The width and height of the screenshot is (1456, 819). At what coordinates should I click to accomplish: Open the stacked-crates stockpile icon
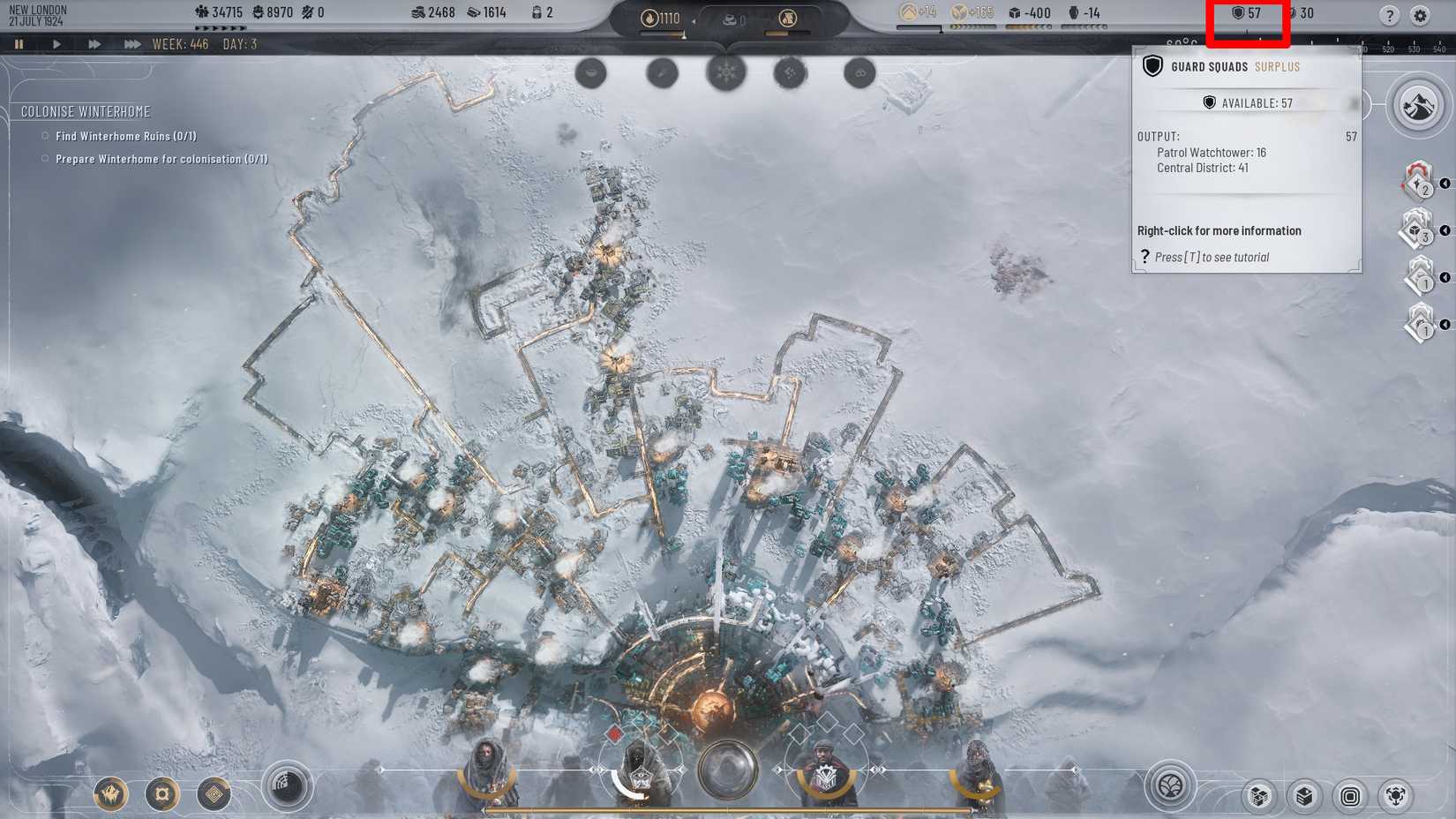tap(1258, 795)
